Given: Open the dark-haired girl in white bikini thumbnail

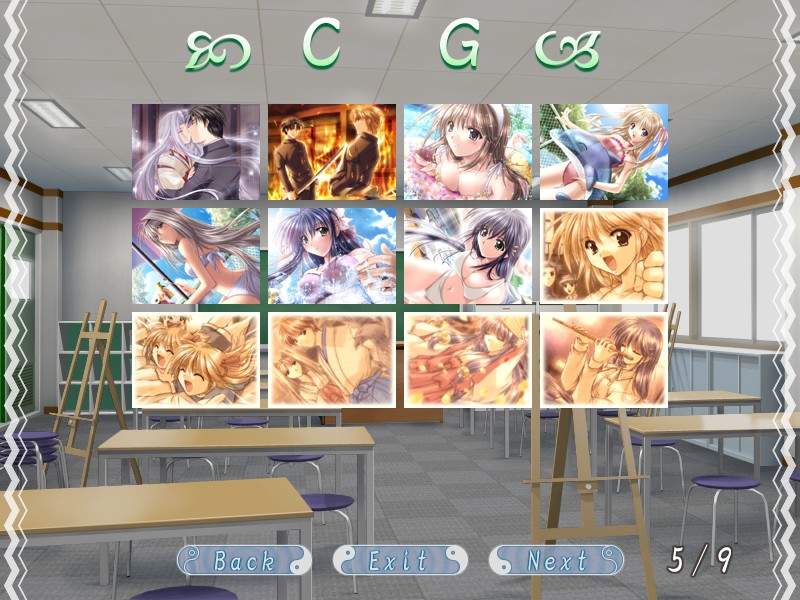Looking at the screenshot, I should (468, 255).
